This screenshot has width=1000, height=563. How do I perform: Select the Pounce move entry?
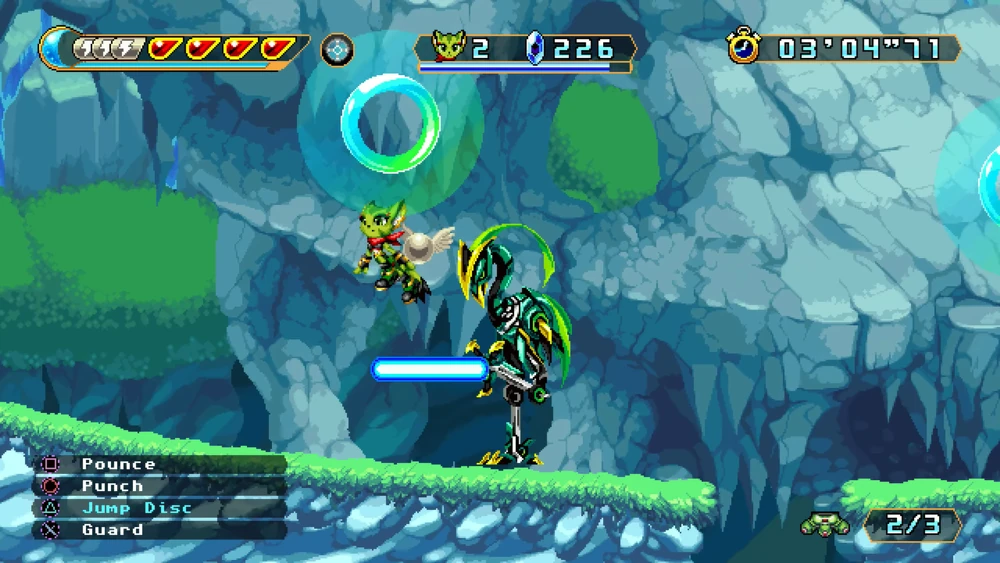[118, 464]
